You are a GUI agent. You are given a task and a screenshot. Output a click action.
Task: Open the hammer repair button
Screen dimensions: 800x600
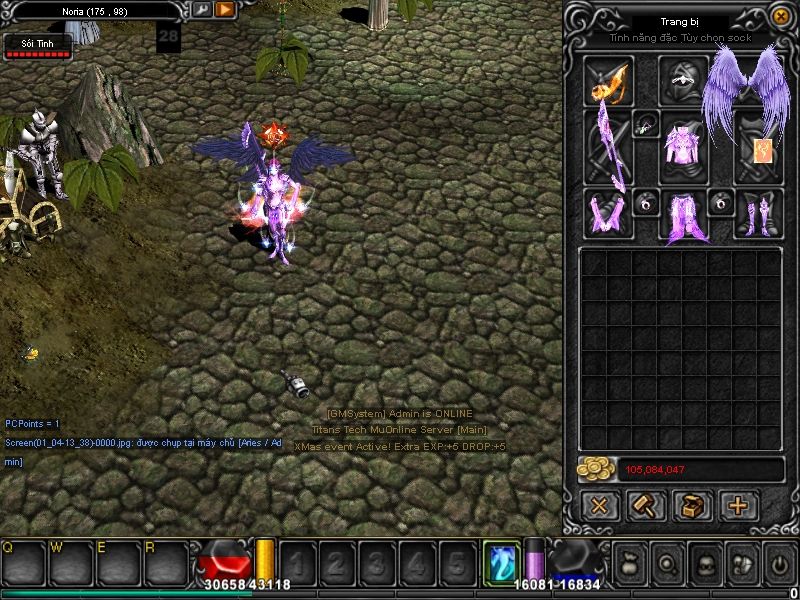pos(646,506)
